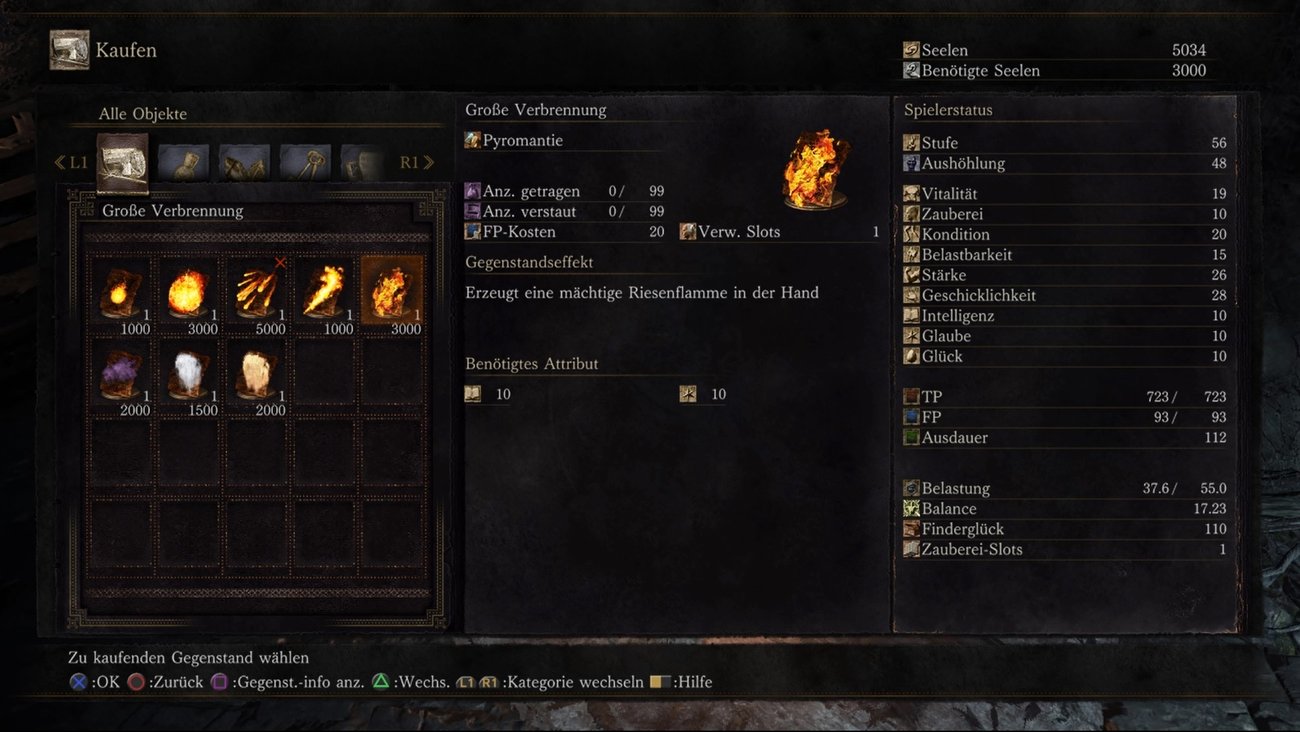Open the all-items chest category tab
The width and height of the screenshot is (1300, 732).
tap(122, 162)
